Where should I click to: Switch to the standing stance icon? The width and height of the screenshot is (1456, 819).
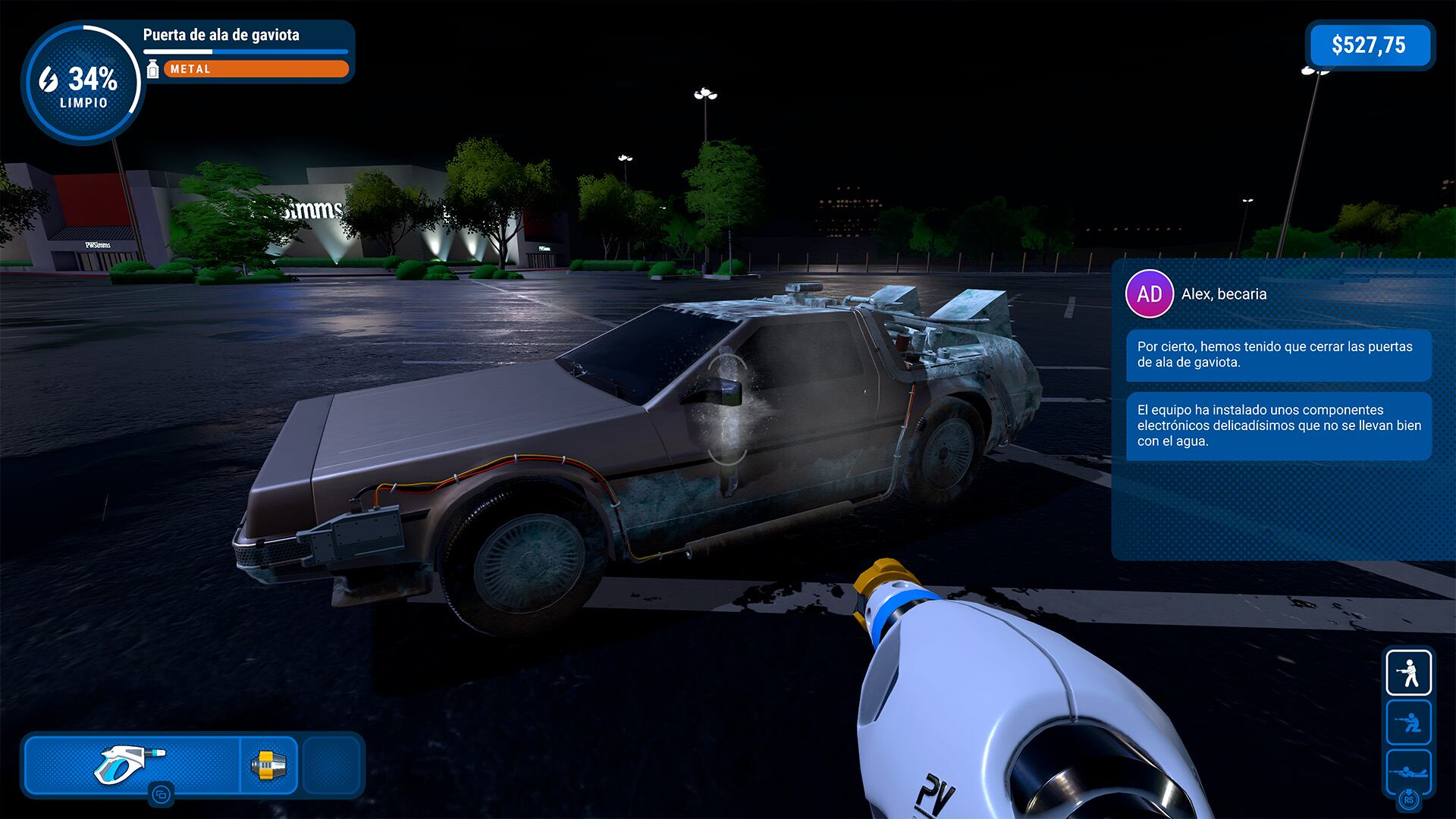1408,673
